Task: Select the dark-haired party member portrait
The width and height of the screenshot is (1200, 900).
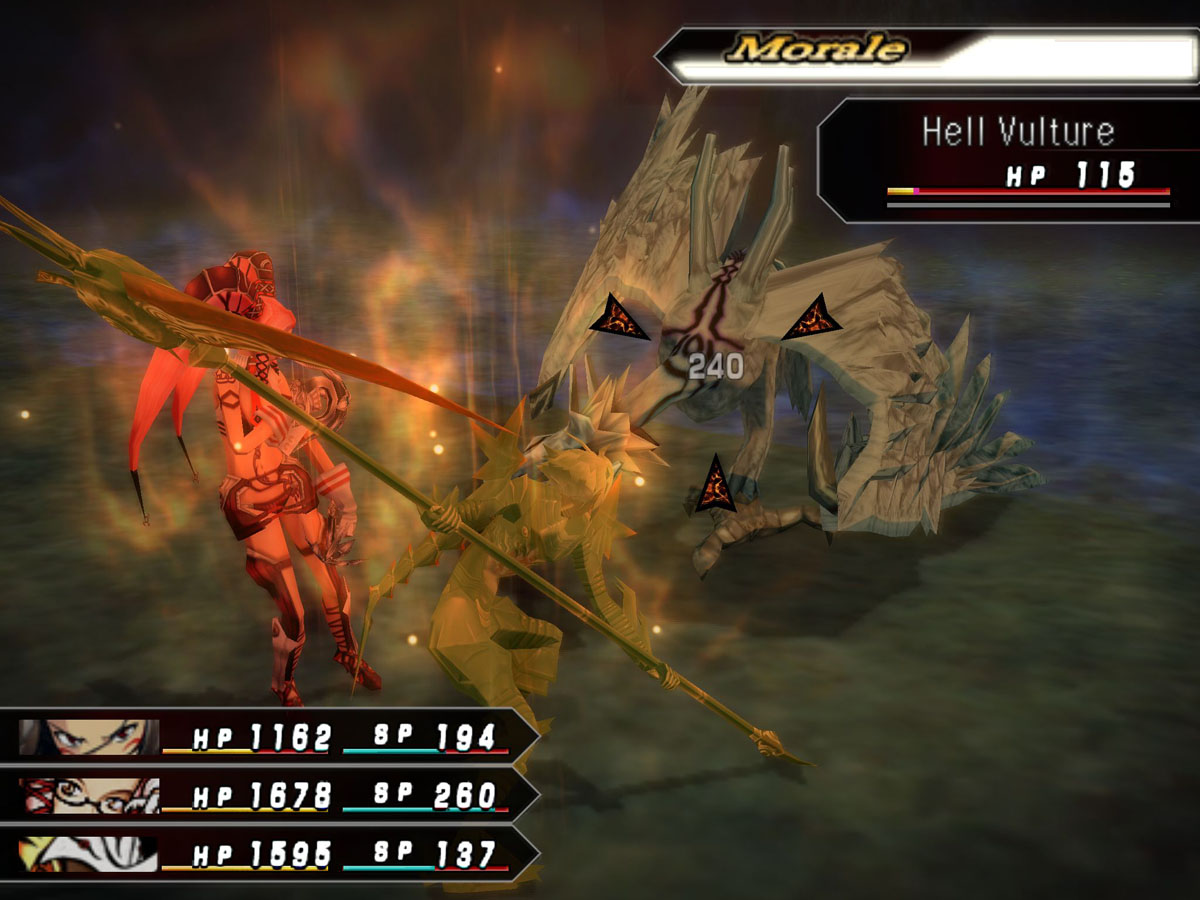Action: pos(88,737)
